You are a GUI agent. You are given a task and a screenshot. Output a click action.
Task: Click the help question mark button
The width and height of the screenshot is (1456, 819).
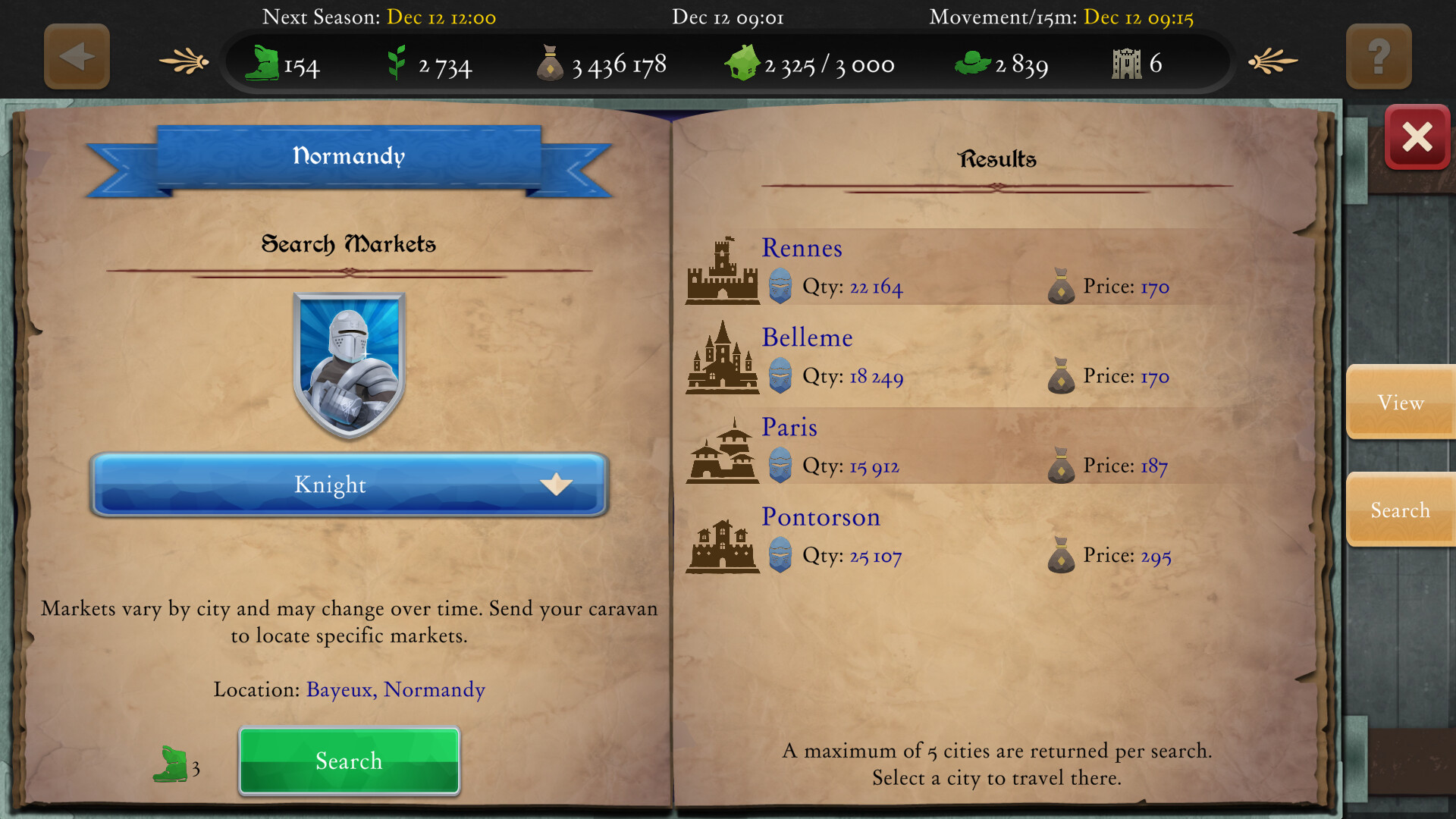click(1378, 56)
